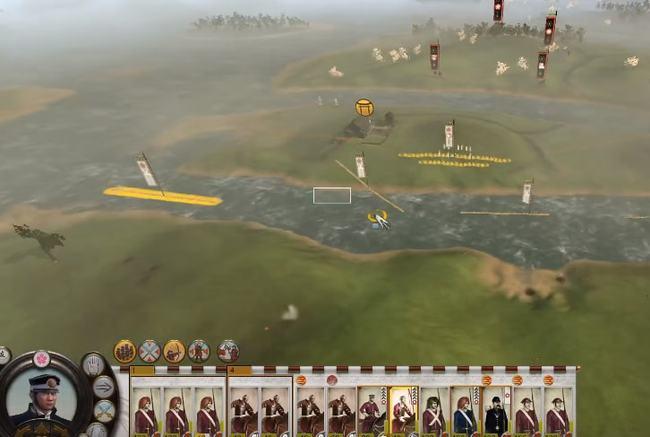This screenshot has width=650, height=437.
Task: Select the dark-uniformed officer unit card
Action: 496,413
